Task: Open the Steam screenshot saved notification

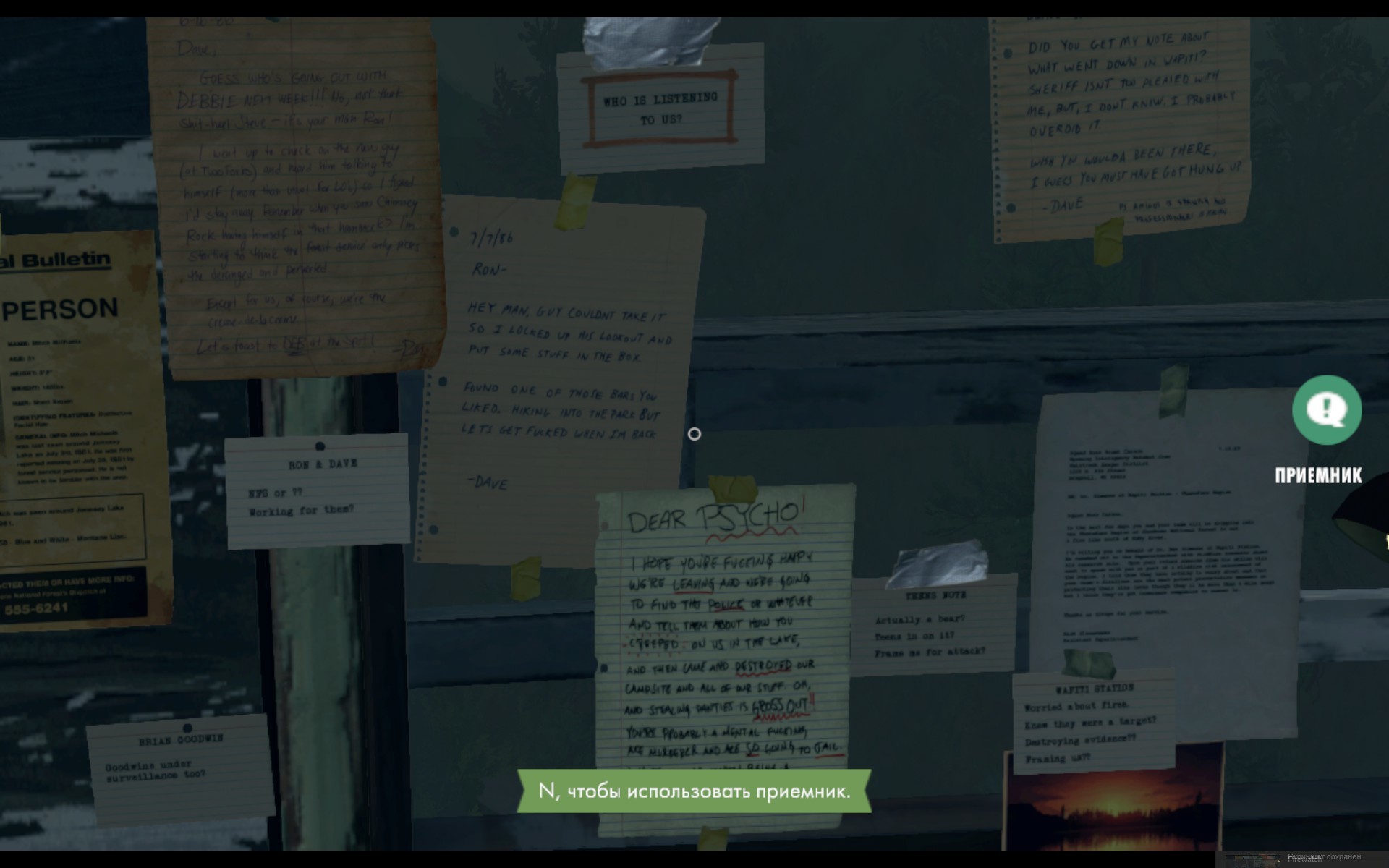Action: point(1304,858)
